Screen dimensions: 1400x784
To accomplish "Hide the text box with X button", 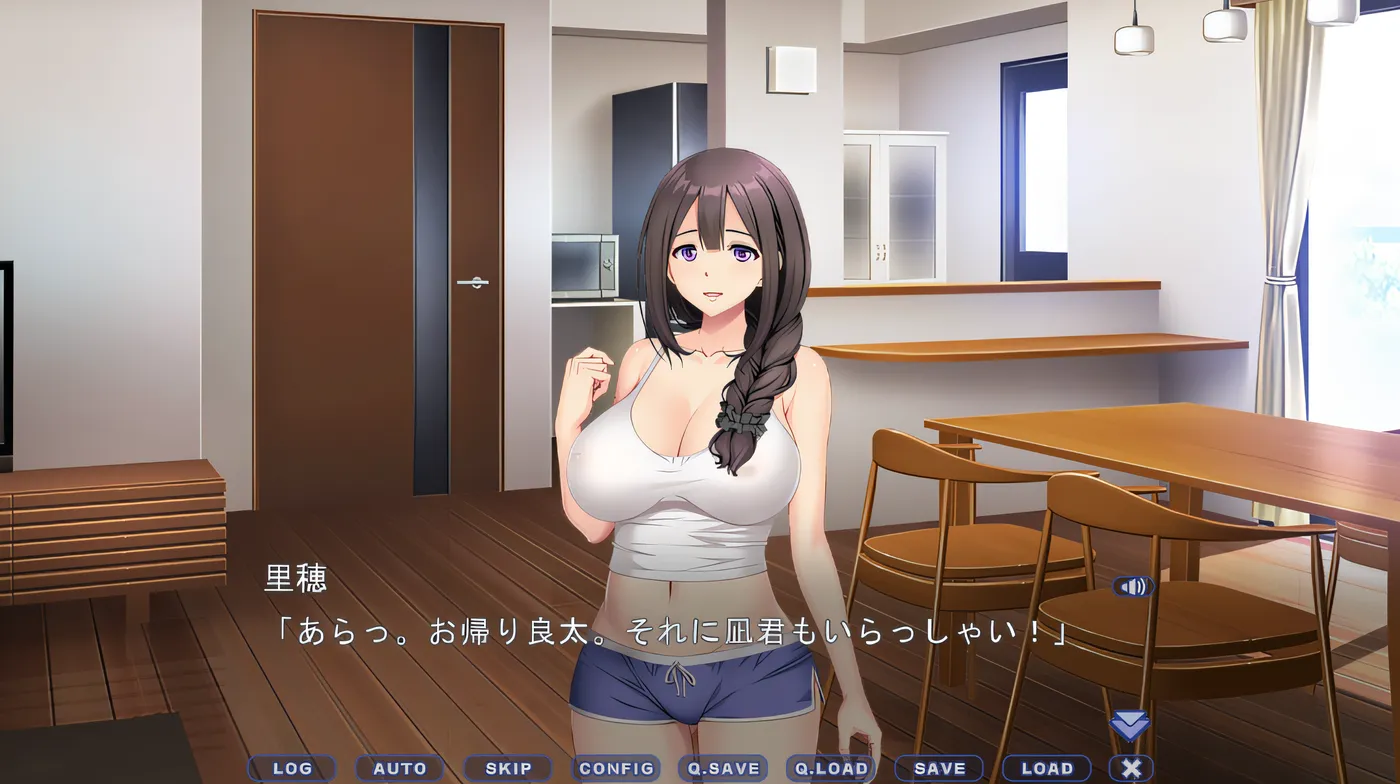I will (1131, 769).
